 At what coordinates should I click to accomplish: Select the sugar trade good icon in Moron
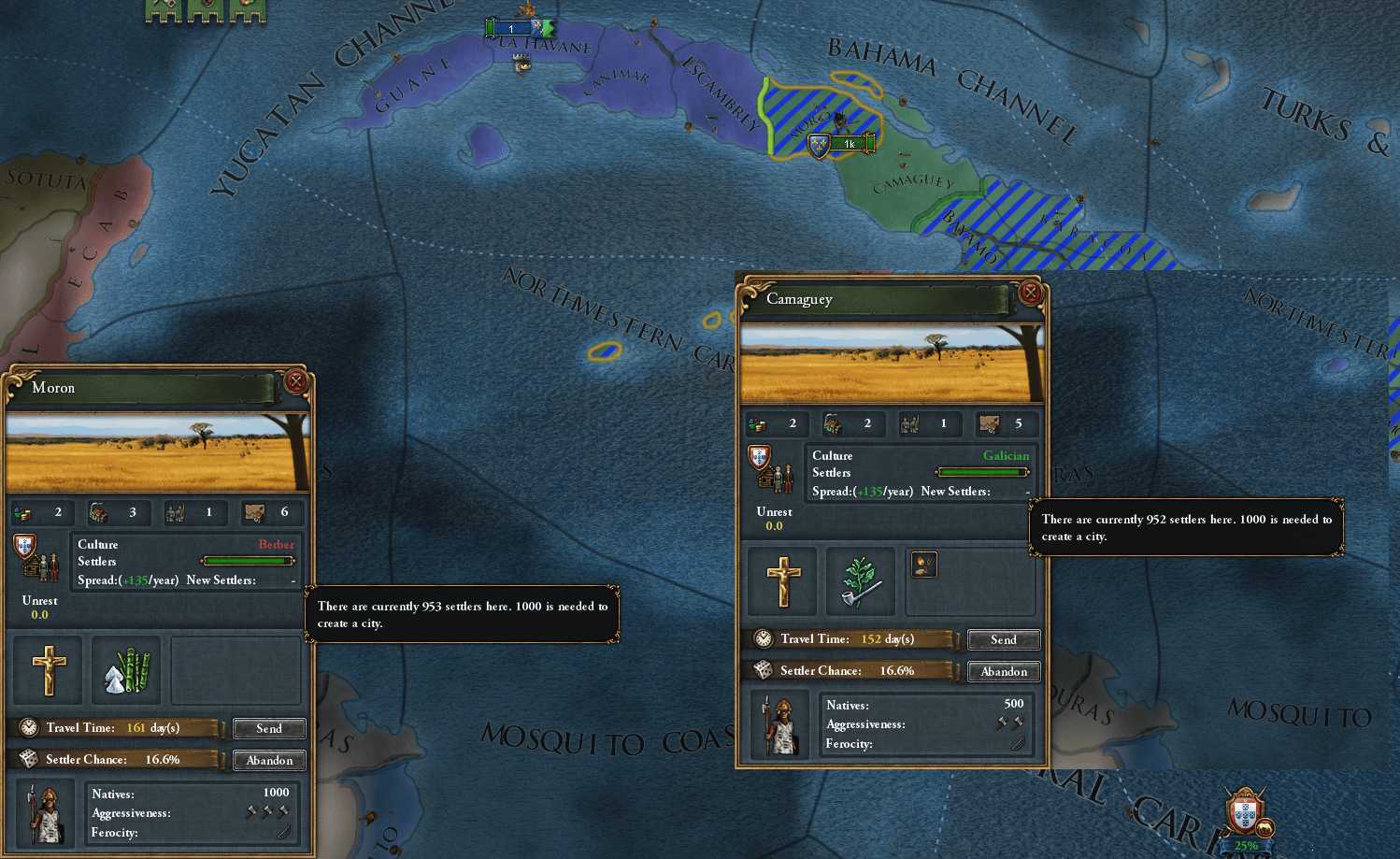click(x=126, y=669)
